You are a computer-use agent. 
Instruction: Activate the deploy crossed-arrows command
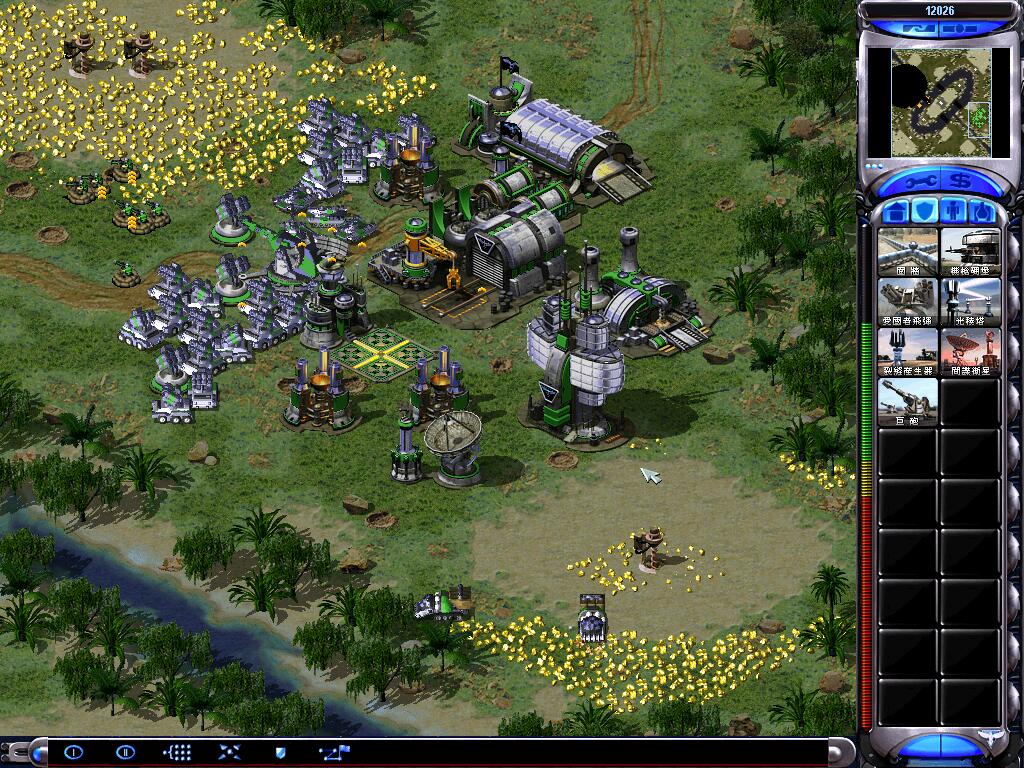point(229,751)
